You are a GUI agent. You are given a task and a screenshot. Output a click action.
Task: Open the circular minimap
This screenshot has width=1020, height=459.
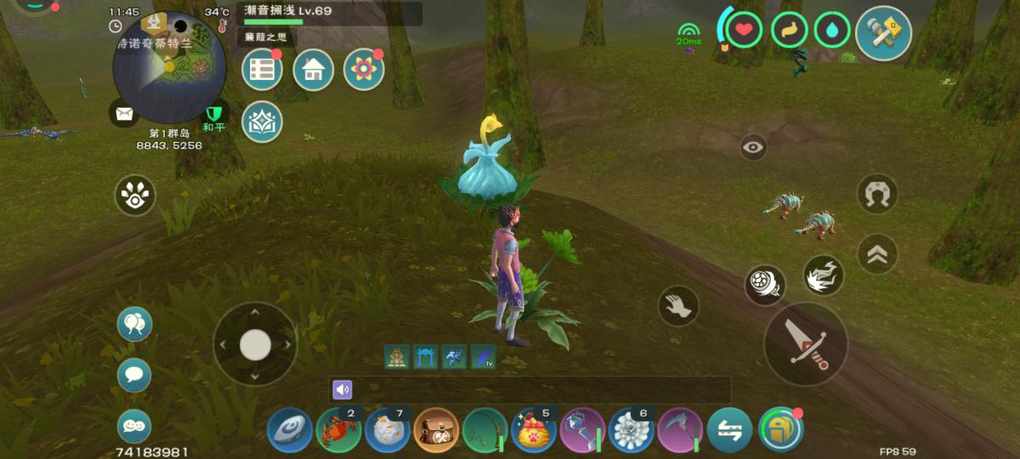coord(169,67)
